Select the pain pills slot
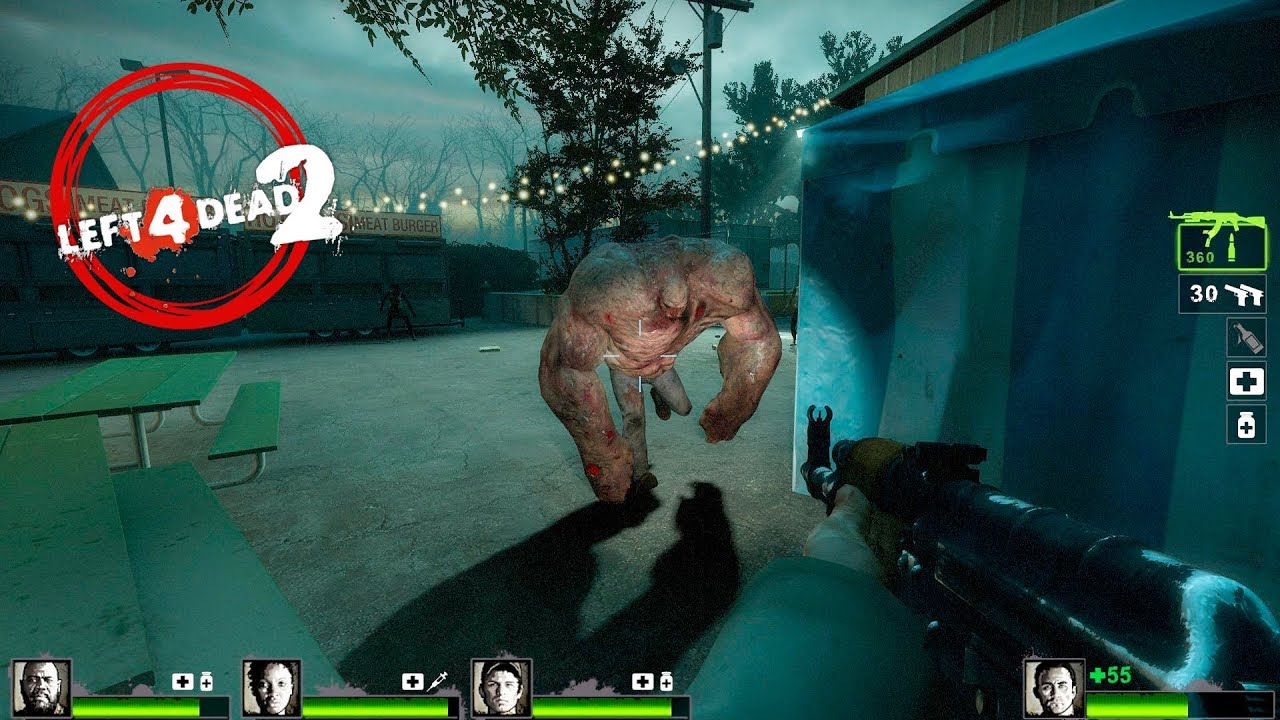 pyautogui.click(x=1246, y=424)
